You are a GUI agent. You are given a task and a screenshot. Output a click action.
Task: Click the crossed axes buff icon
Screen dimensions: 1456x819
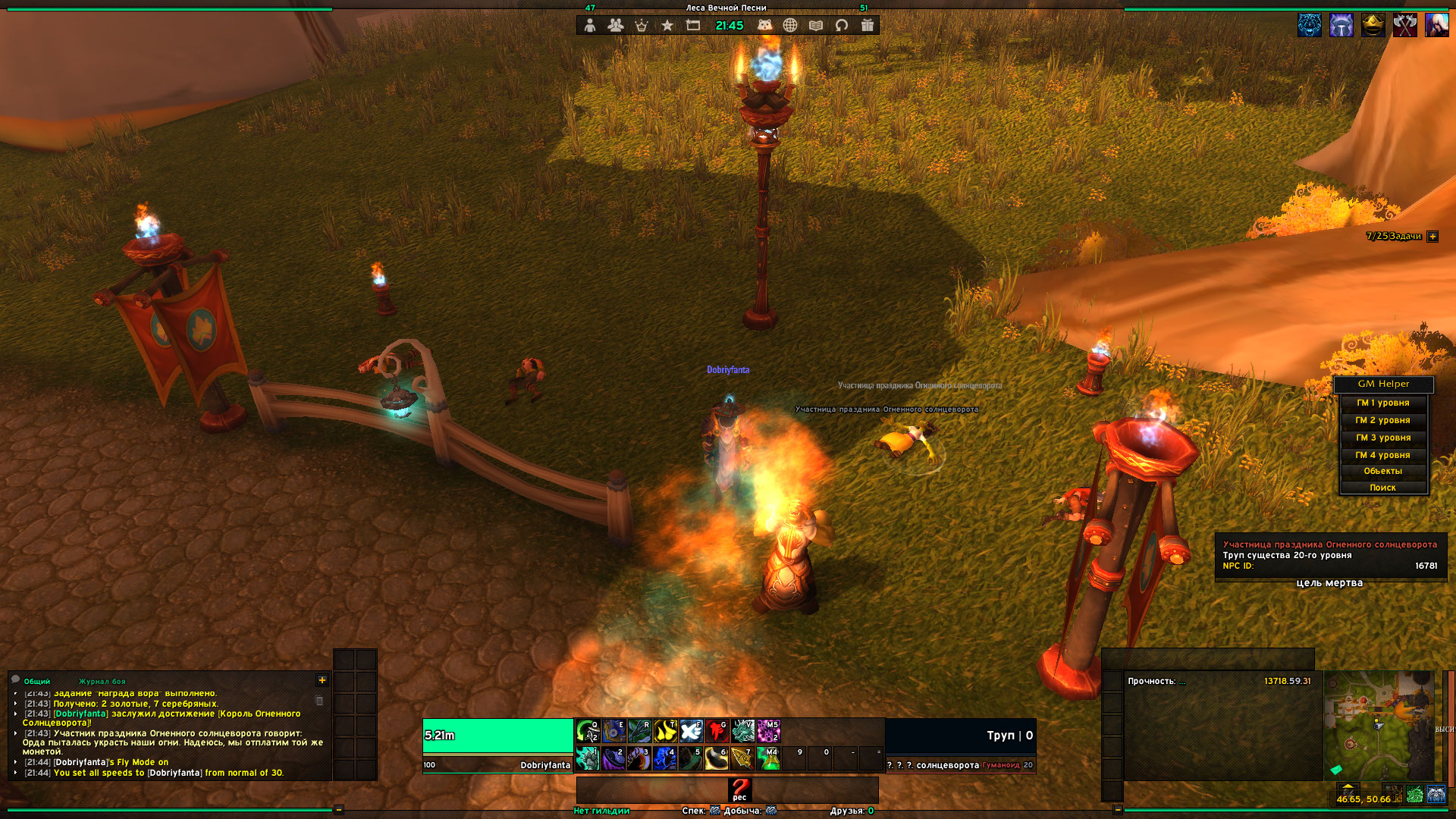[x=1404, y=26]
